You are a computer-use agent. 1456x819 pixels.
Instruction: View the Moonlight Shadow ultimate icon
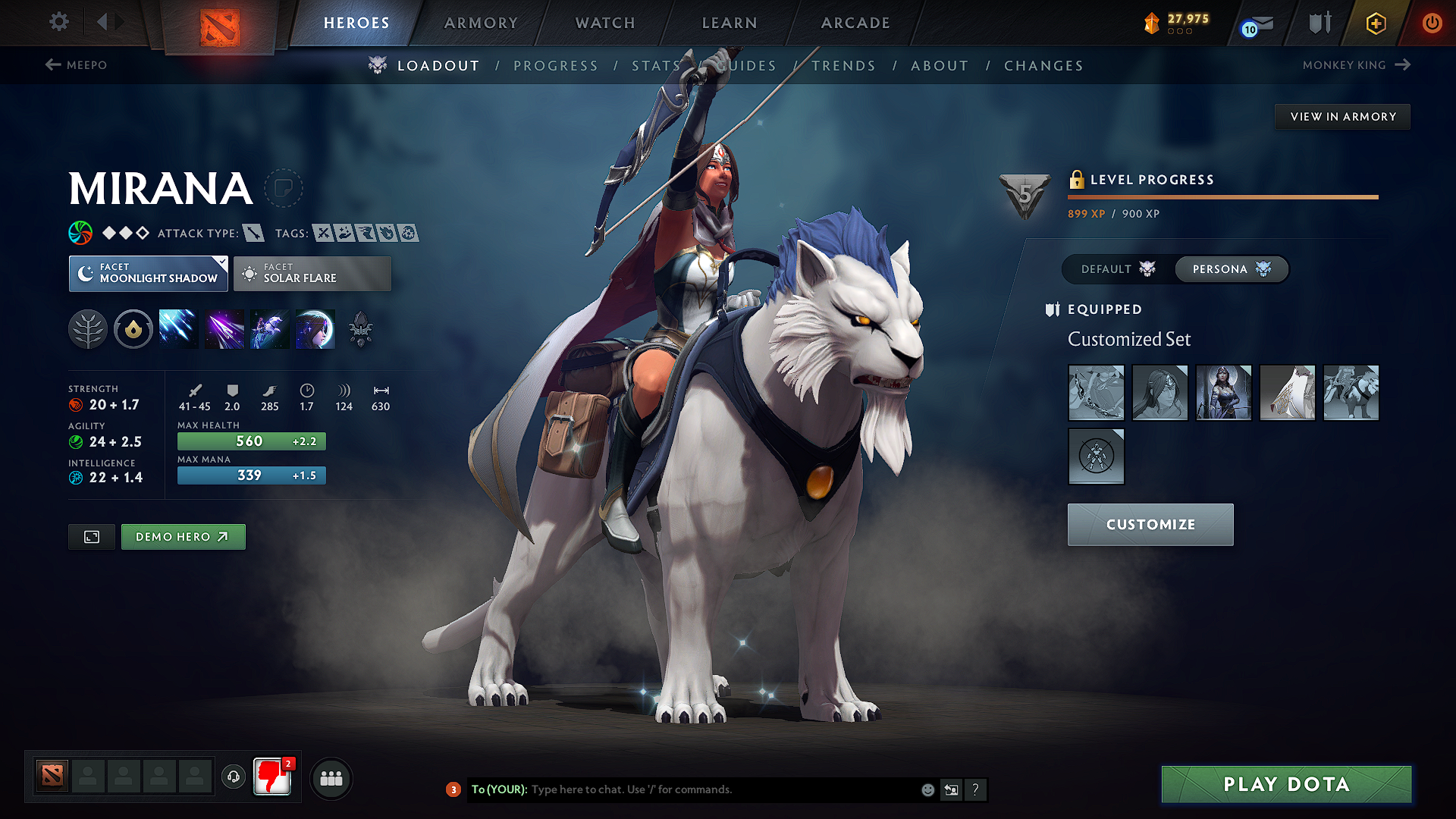(x=315, y=328)
